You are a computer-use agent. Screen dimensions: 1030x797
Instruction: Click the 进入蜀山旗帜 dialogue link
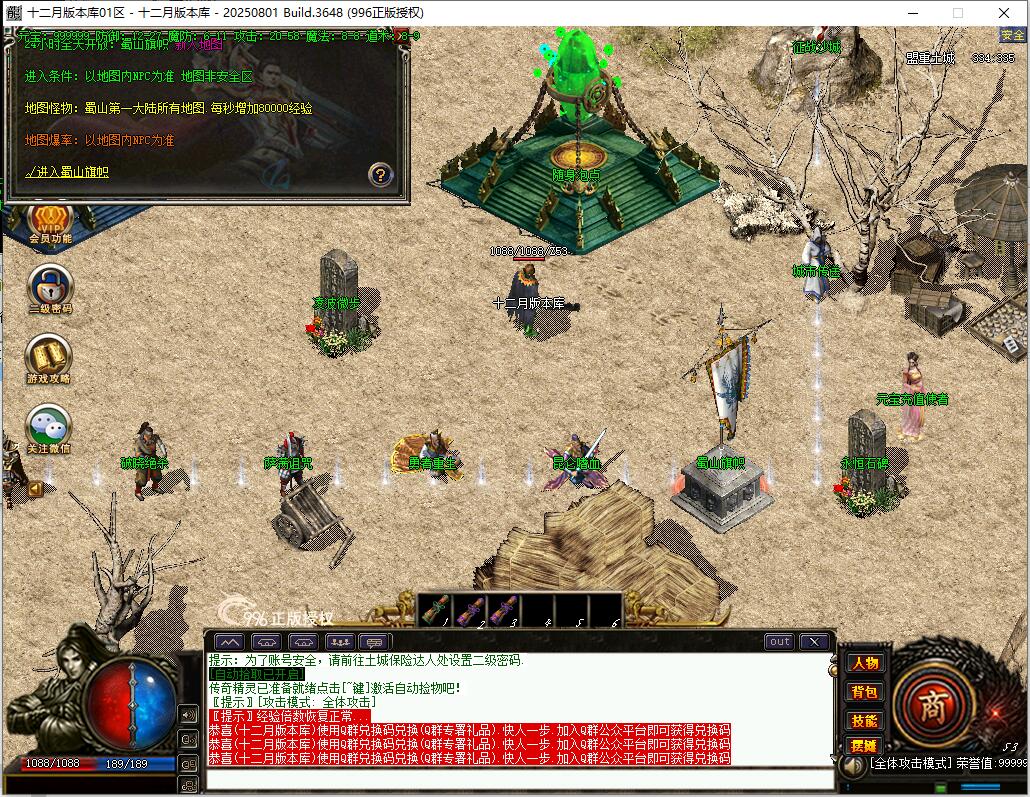point(67,172)
